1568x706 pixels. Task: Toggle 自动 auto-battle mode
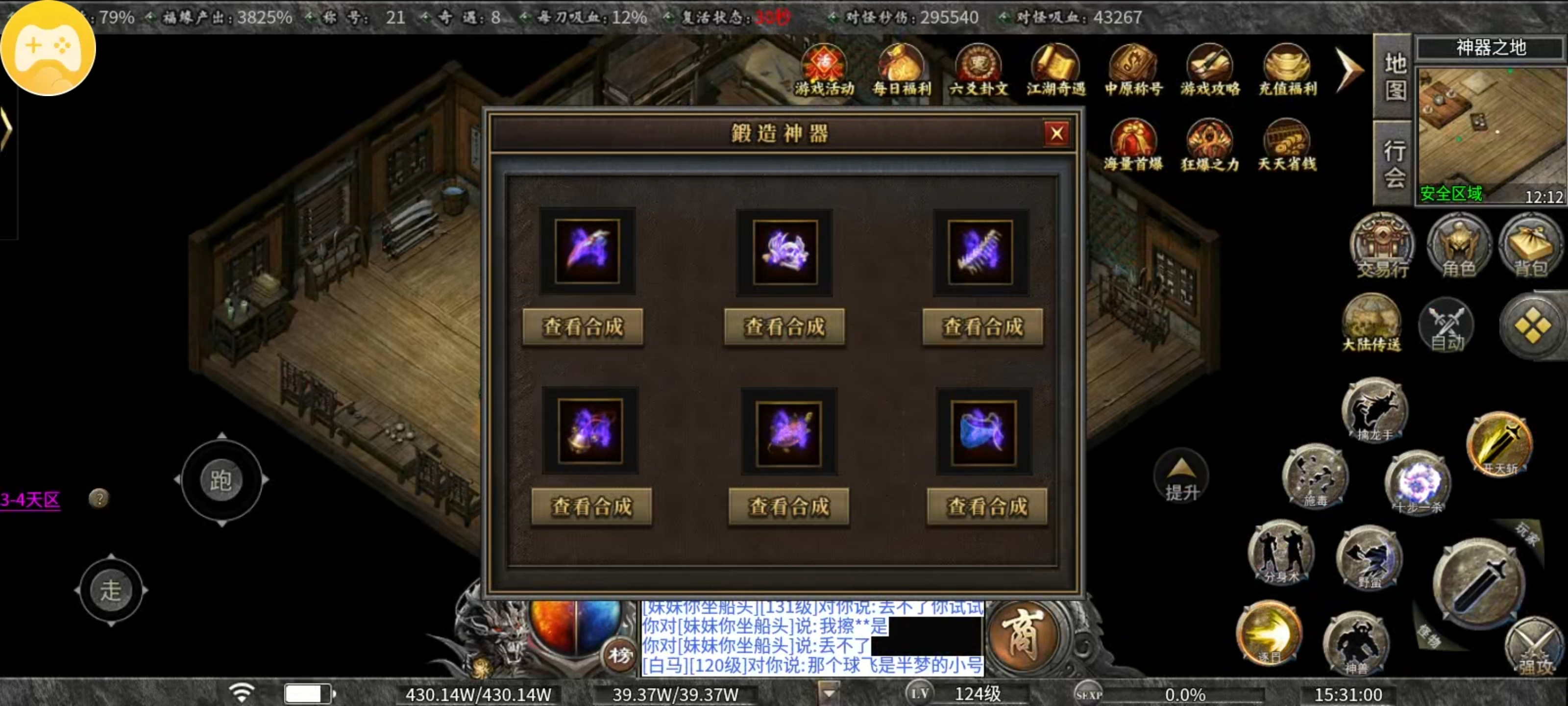(x=1446, y=326)
